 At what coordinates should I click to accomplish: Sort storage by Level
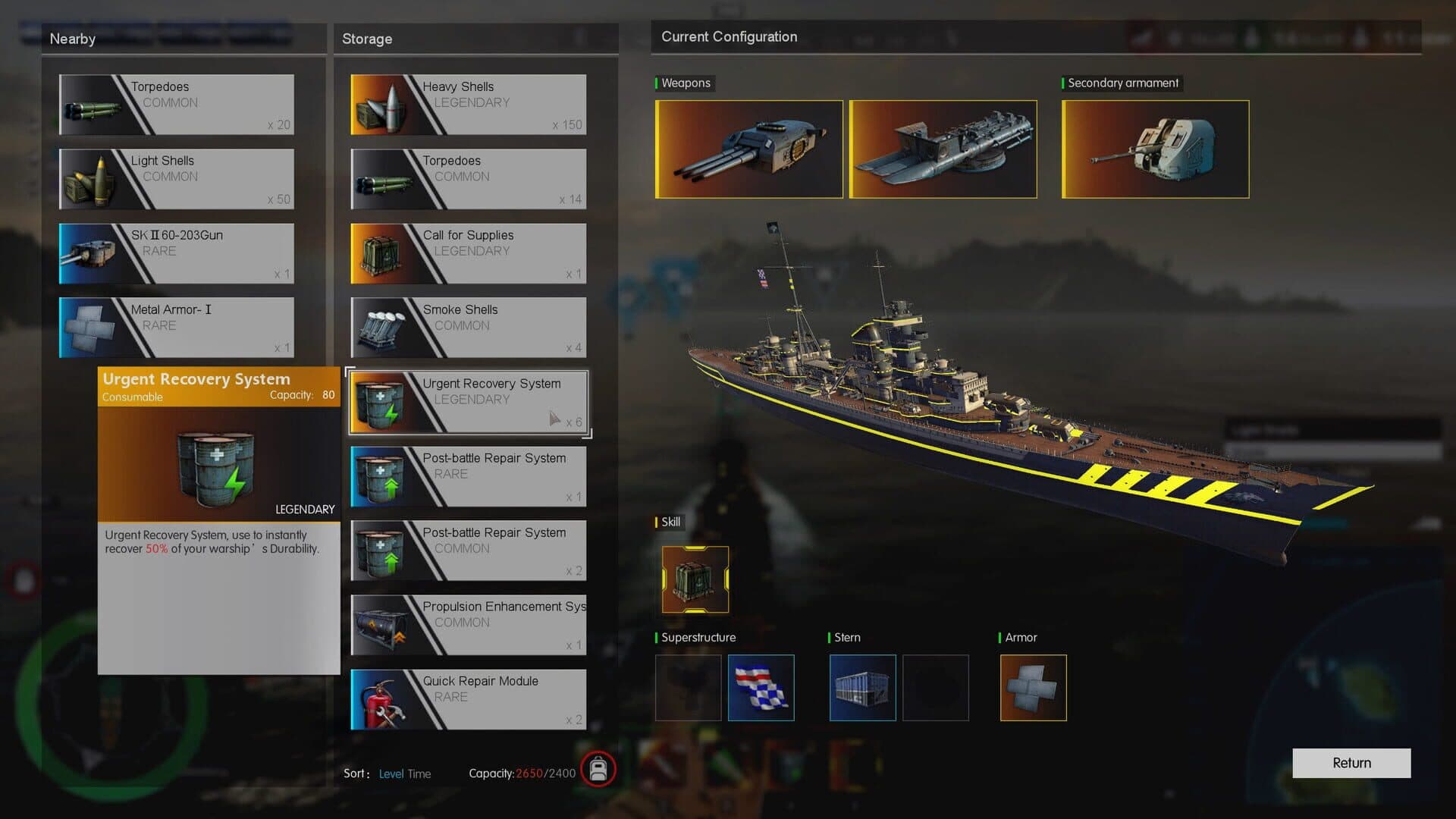pyautogui.click(x=391, y=773)
